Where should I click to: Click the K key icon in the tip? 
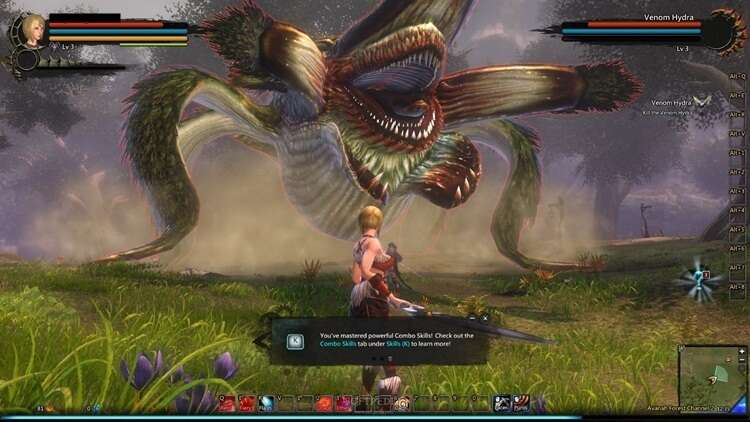pos(295,341)
